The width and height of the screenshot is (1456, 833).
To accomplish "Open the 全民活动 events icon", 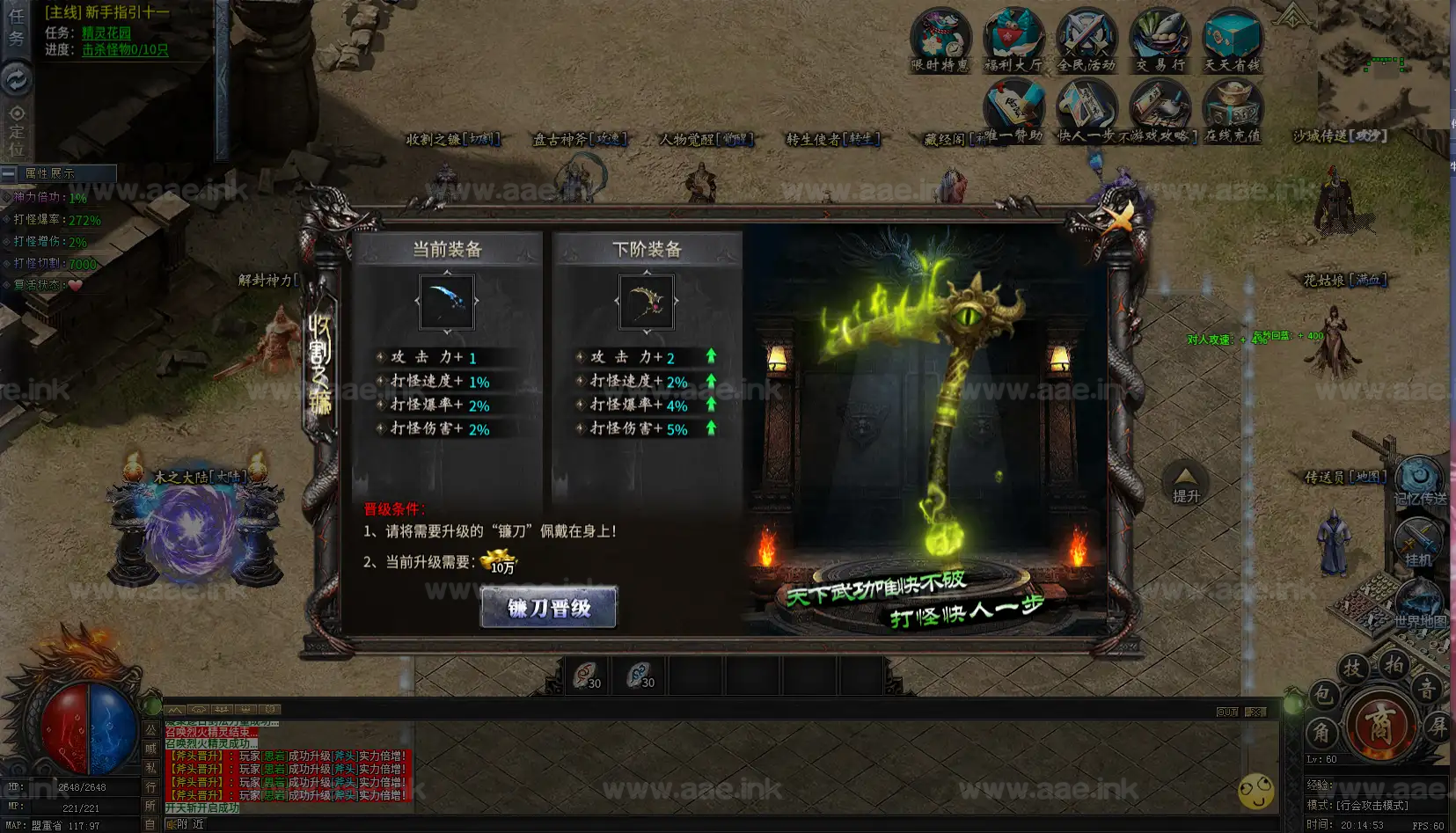I will click(1086, 40).
